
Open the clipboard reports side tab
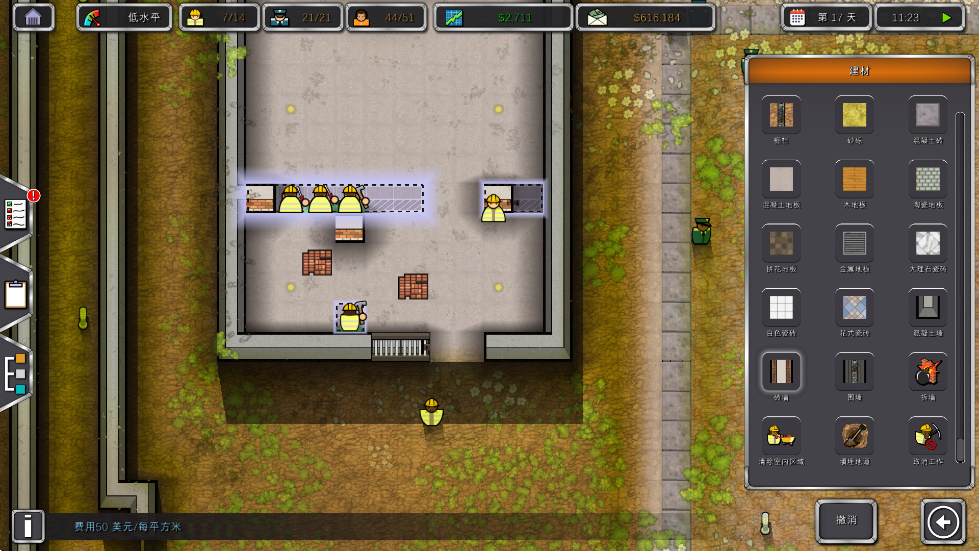16,294
